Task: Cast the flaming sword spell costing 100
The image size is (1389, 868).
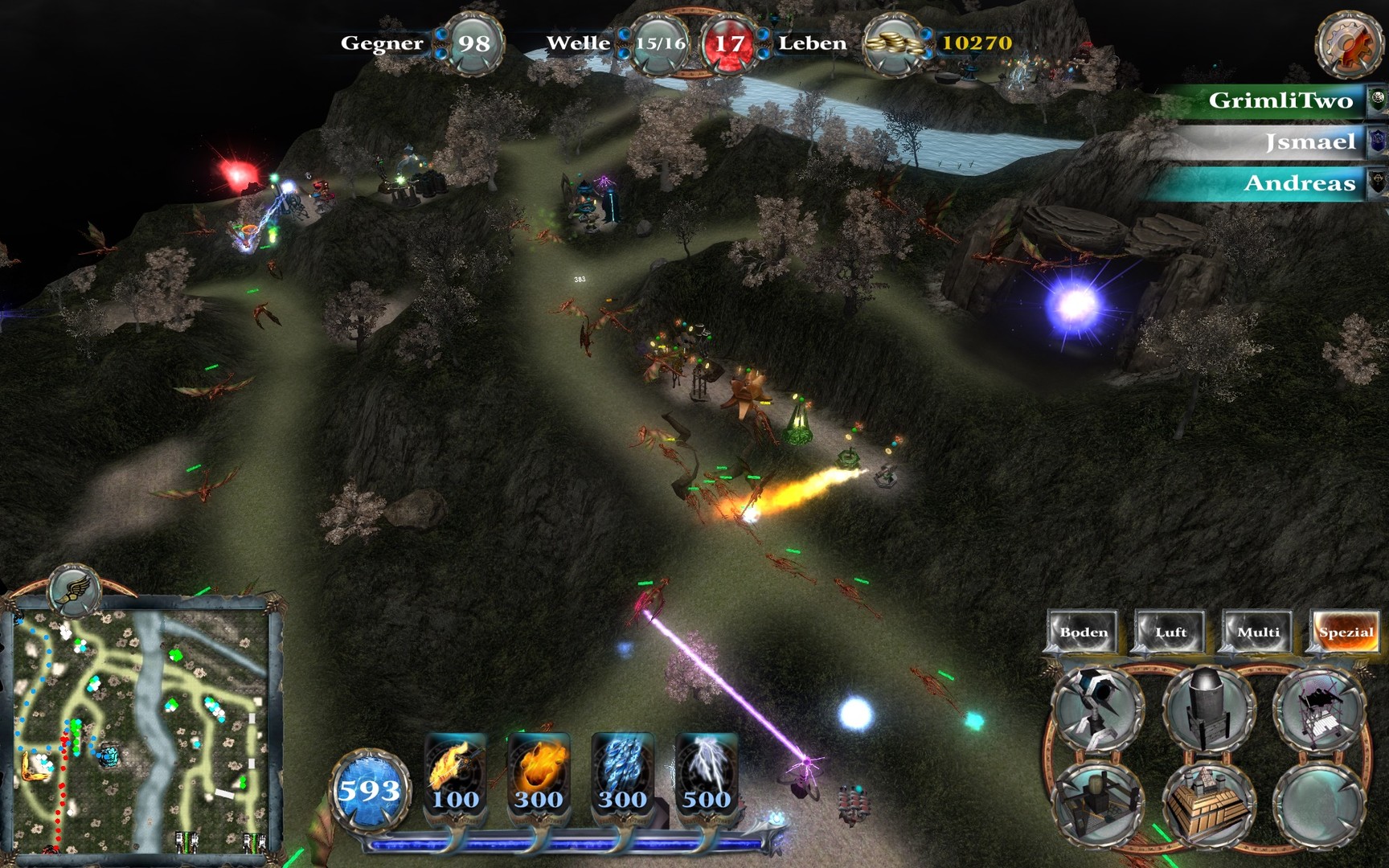Action: 455,773
